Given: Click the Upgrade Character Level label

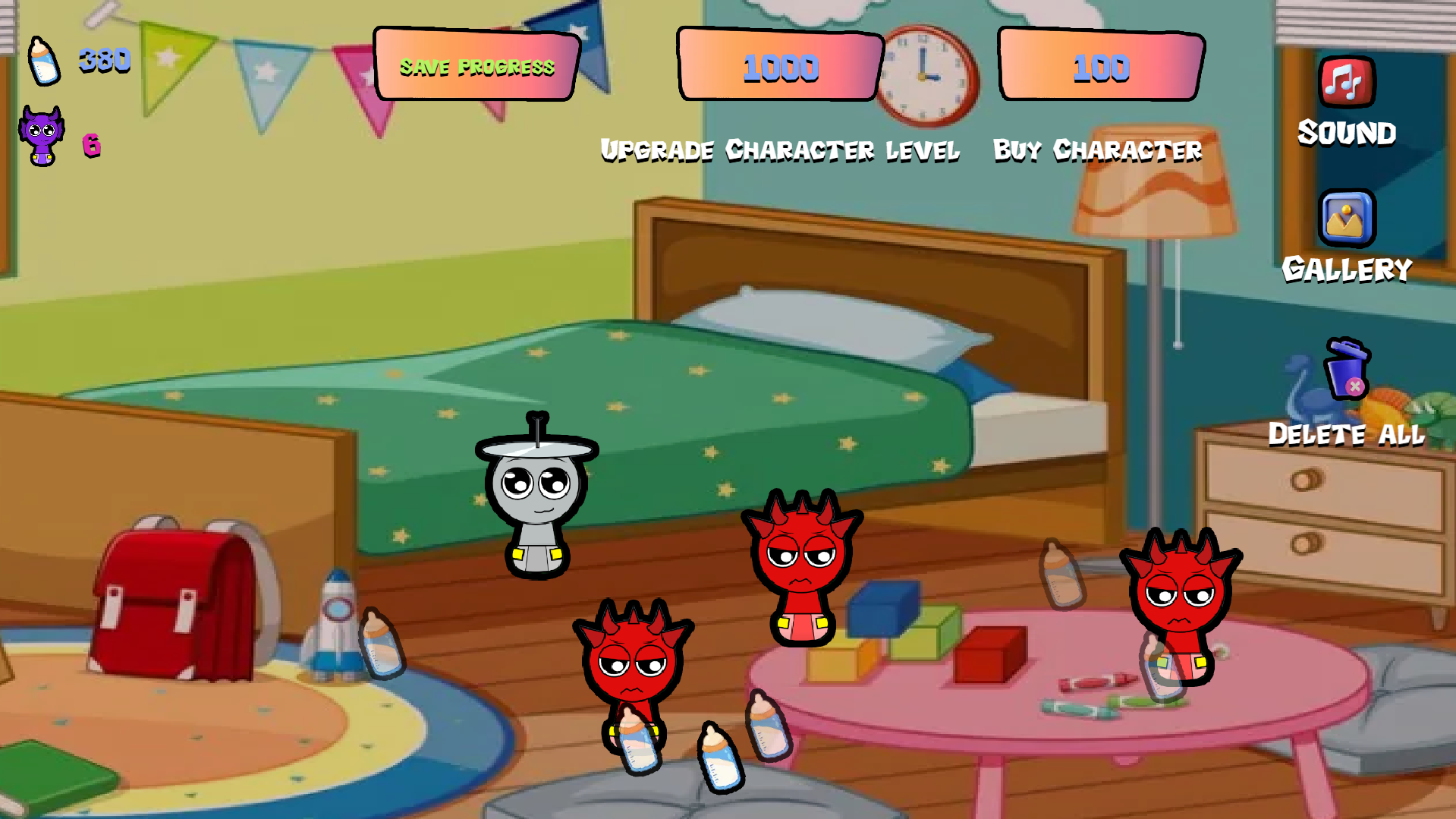Looking at the screenshot, I should pos(780,150).
